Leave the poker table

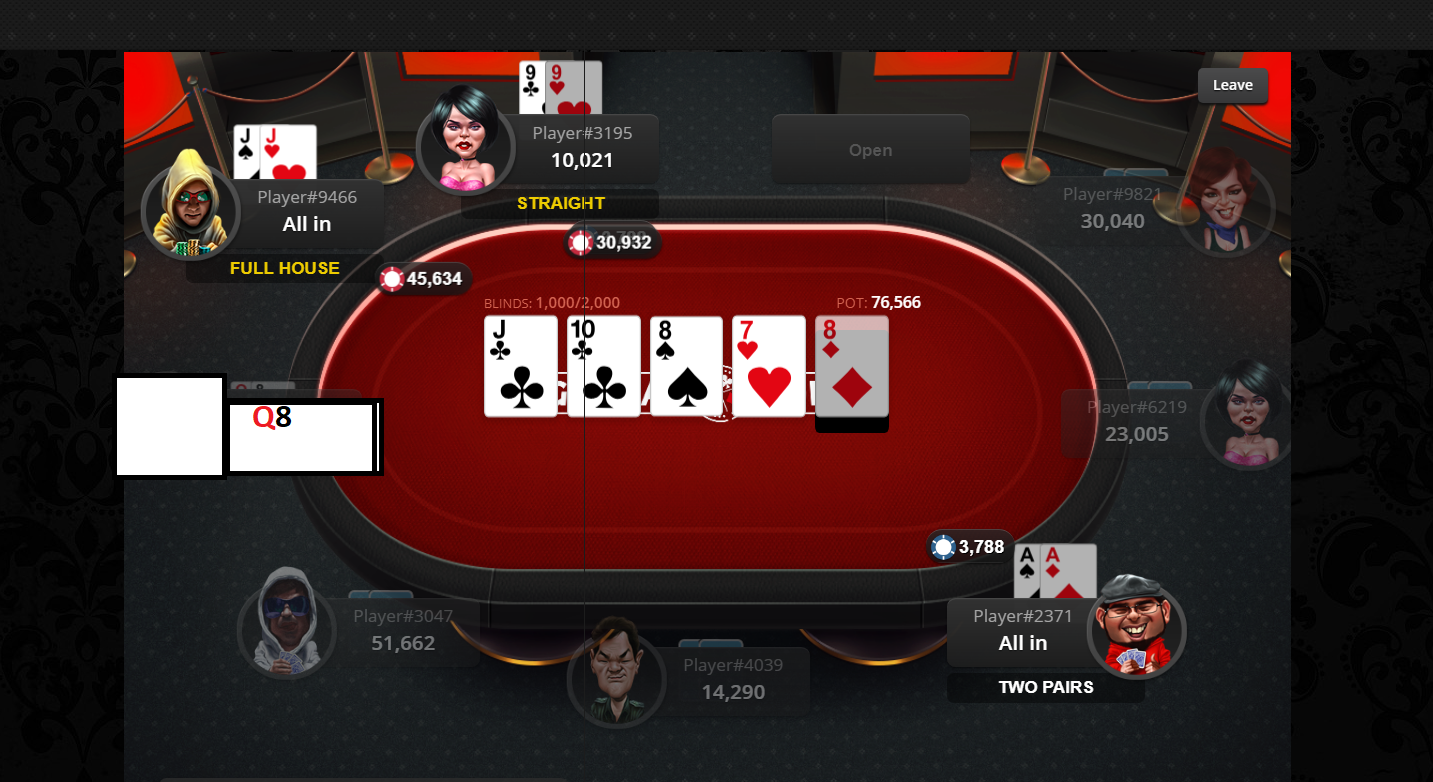coord(1232,86)
